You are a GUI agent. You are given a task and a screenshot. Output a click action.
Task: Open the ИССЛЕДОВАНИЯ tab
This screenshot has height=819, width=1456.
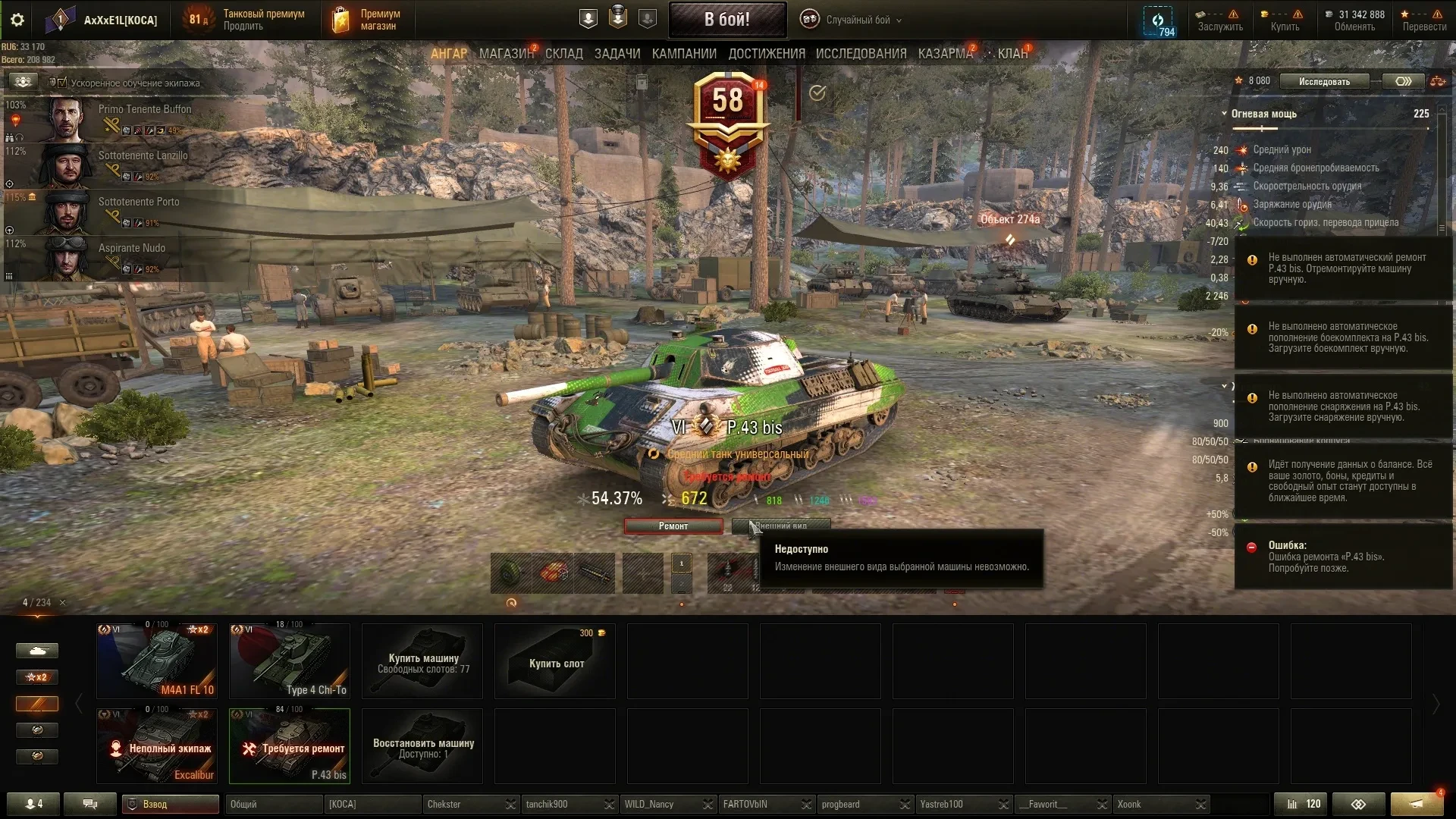pos(861,54)
